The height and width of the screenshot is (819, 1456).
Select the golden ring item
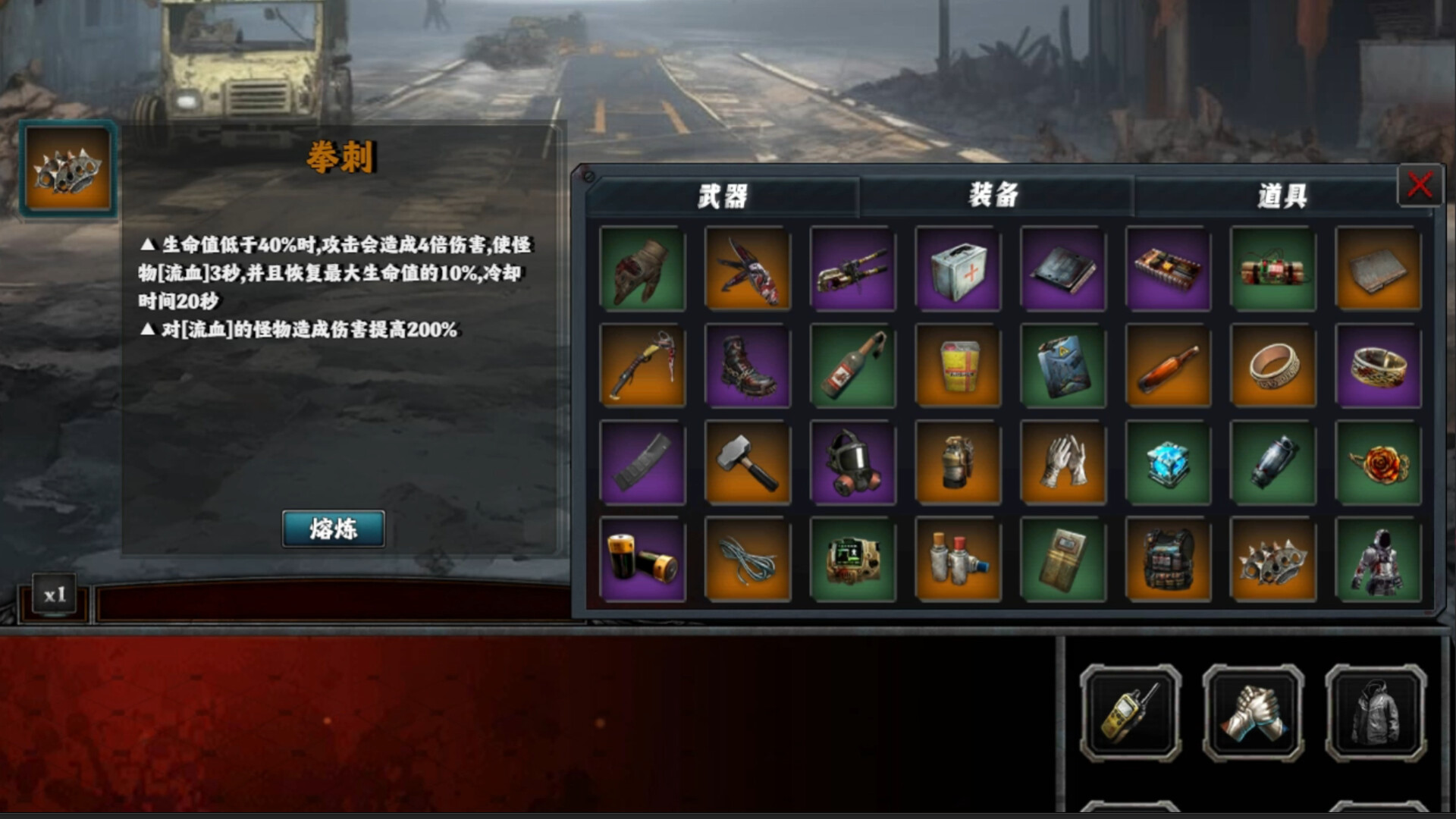(1273, 366)
